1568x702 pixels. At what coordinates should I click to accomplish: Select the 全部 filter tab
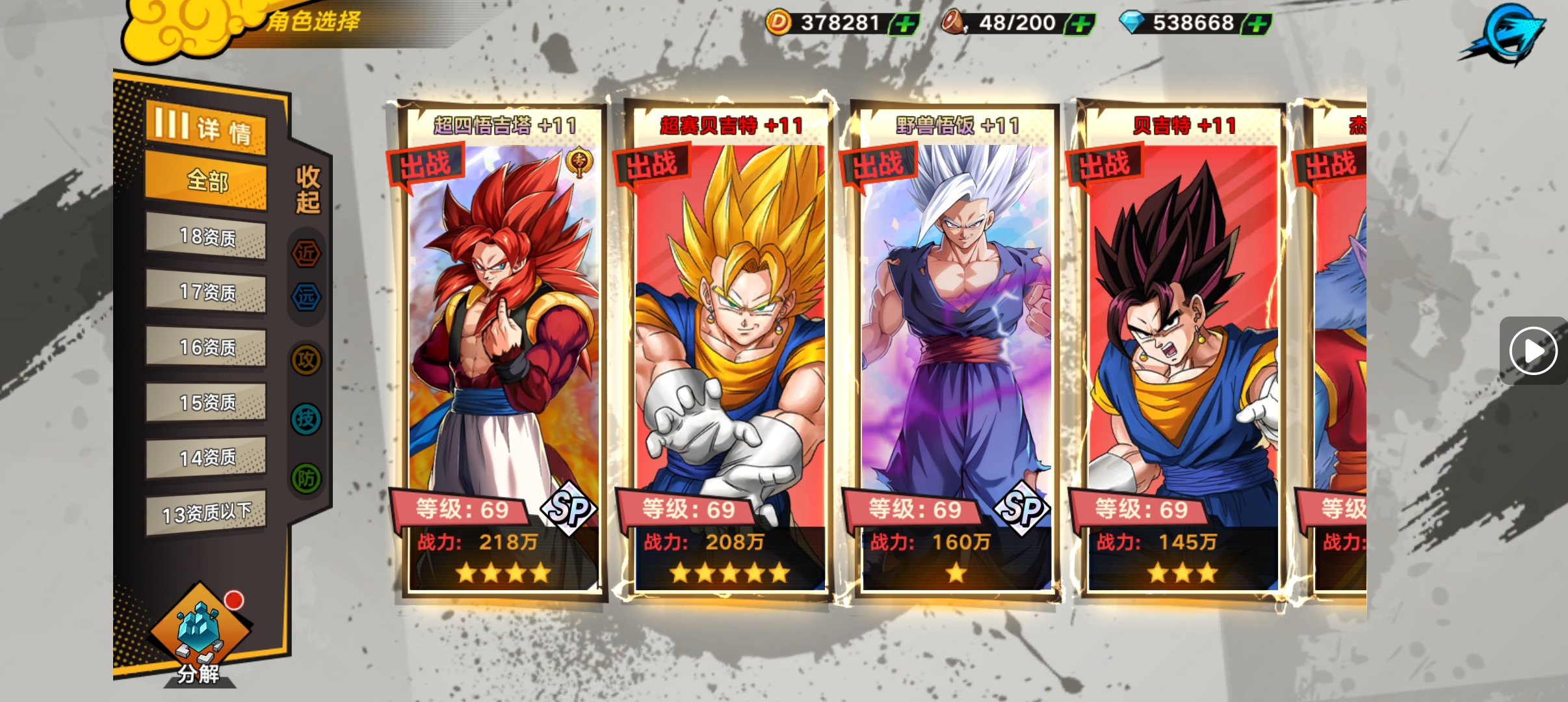(206, 181)
